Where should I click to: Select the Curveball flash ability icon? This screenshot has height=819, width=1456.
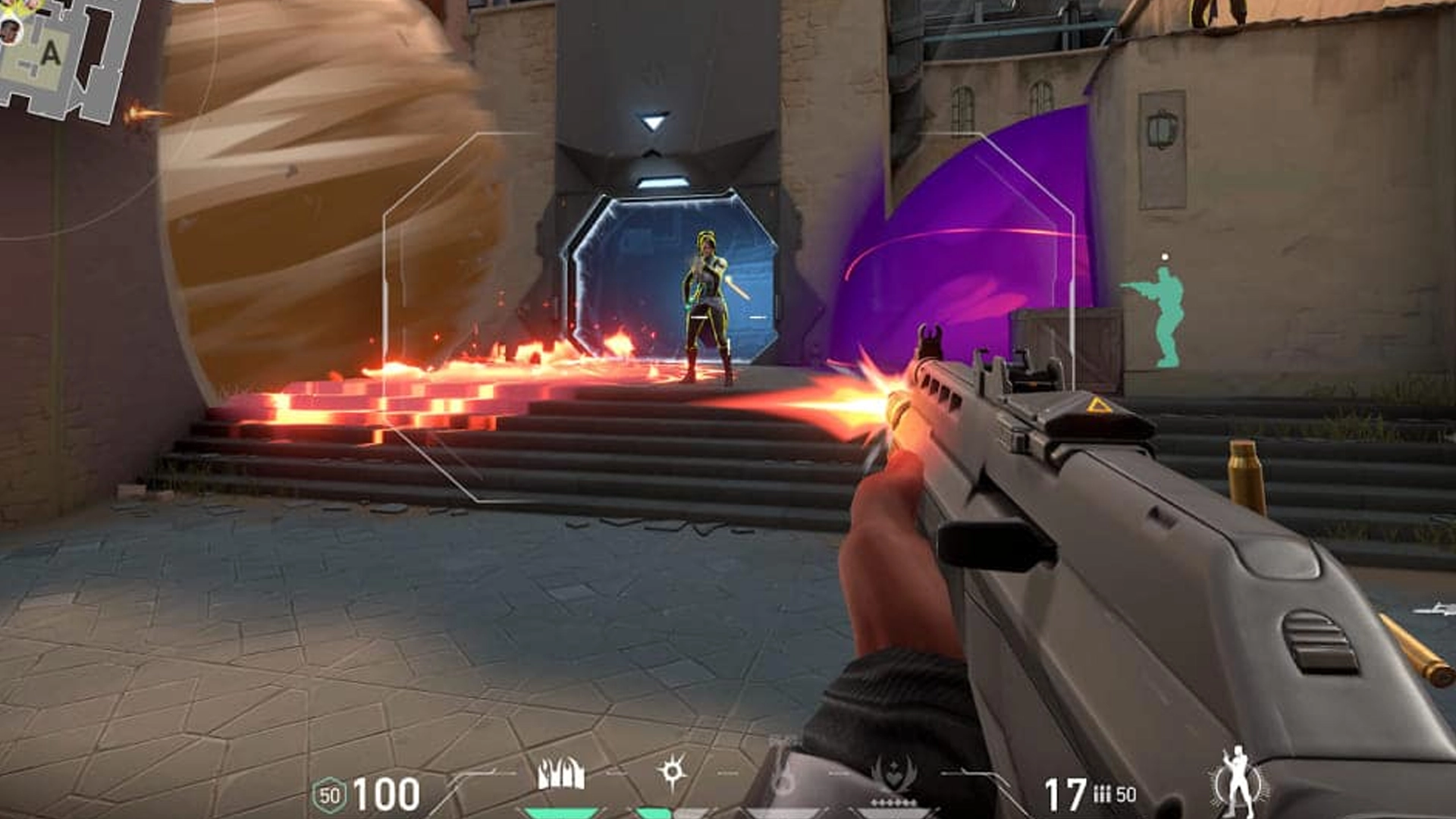[x=672, y=772]
